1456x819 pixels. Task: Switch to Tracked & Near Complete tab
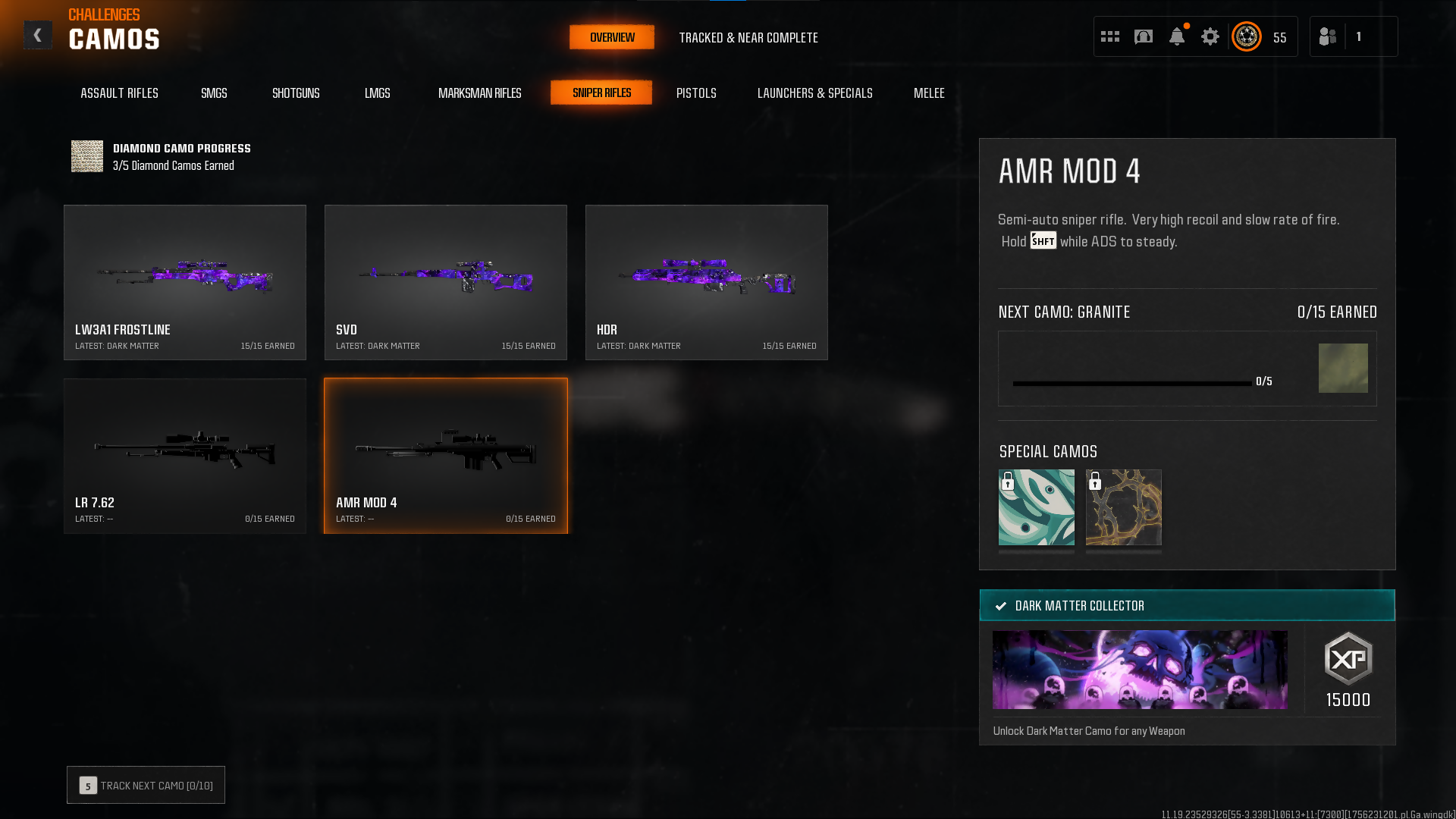pyautogui.click(x=748, y=38)
